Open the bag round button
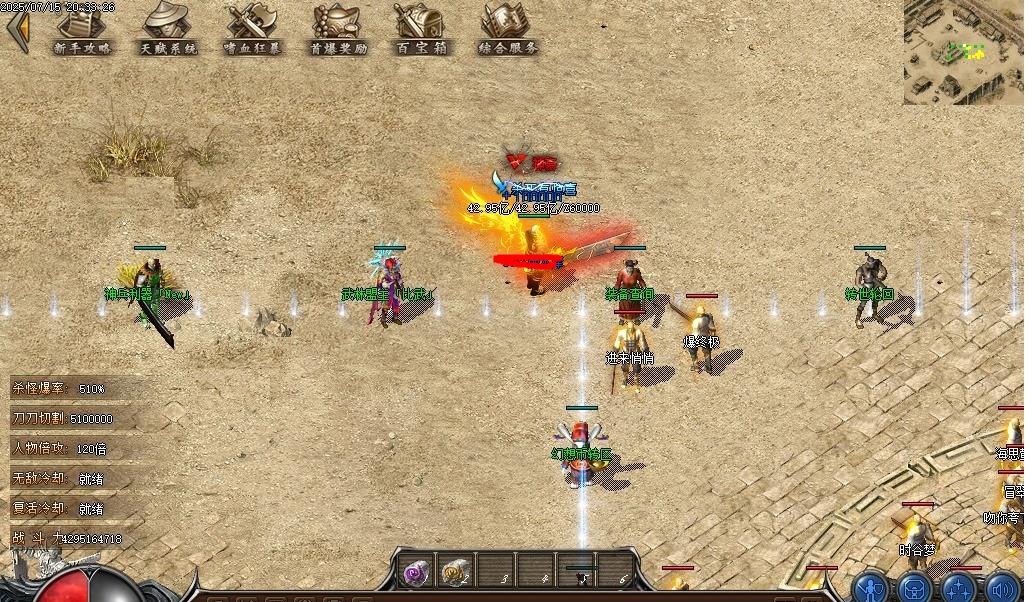Image resolution: width=1033 pixels, height=602 pixels. point(915,587)
